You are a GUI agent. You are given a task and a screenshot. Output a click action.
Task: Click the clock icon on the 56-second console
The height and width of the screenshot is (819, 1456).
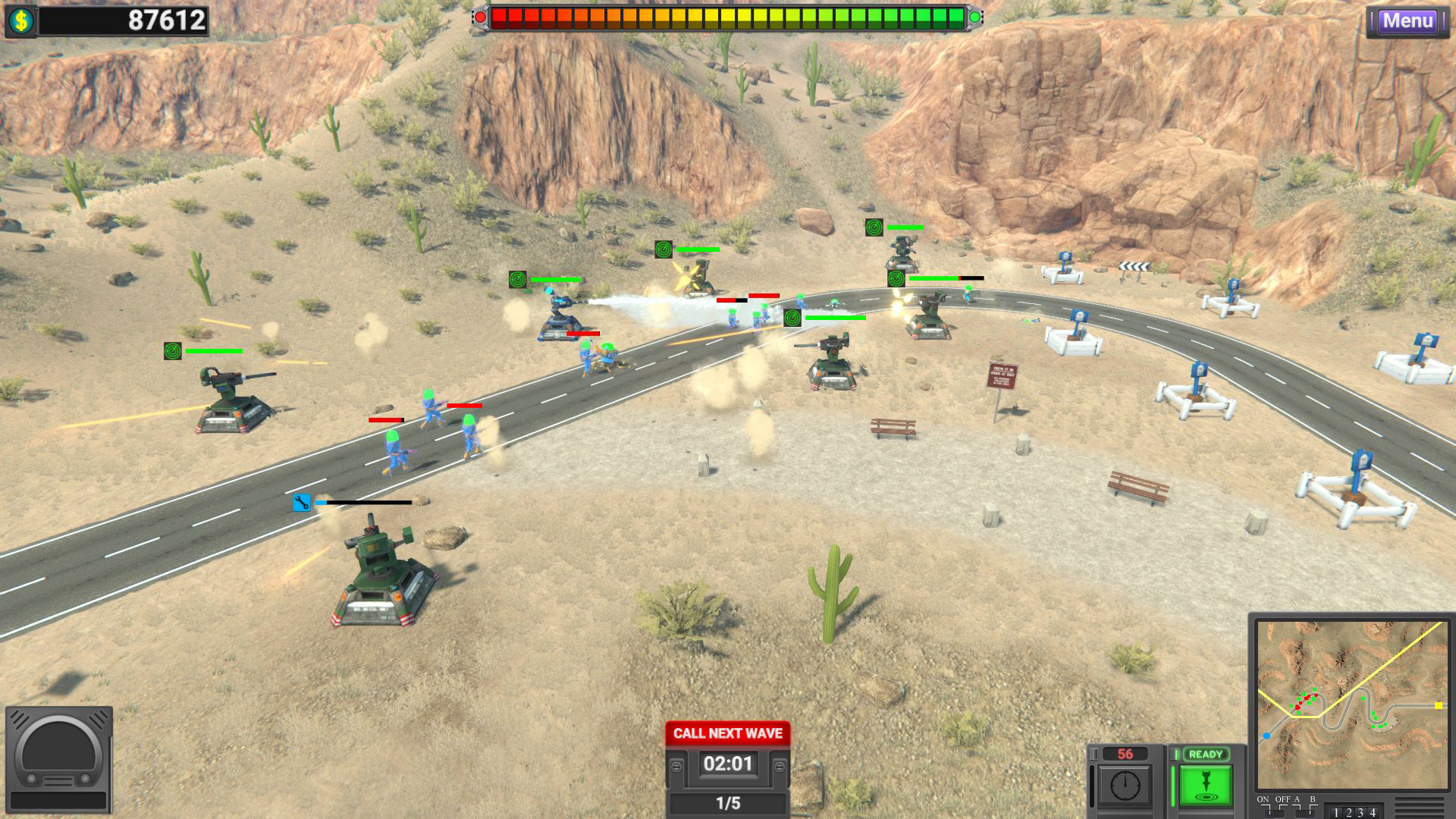(x=1125, y=785)
